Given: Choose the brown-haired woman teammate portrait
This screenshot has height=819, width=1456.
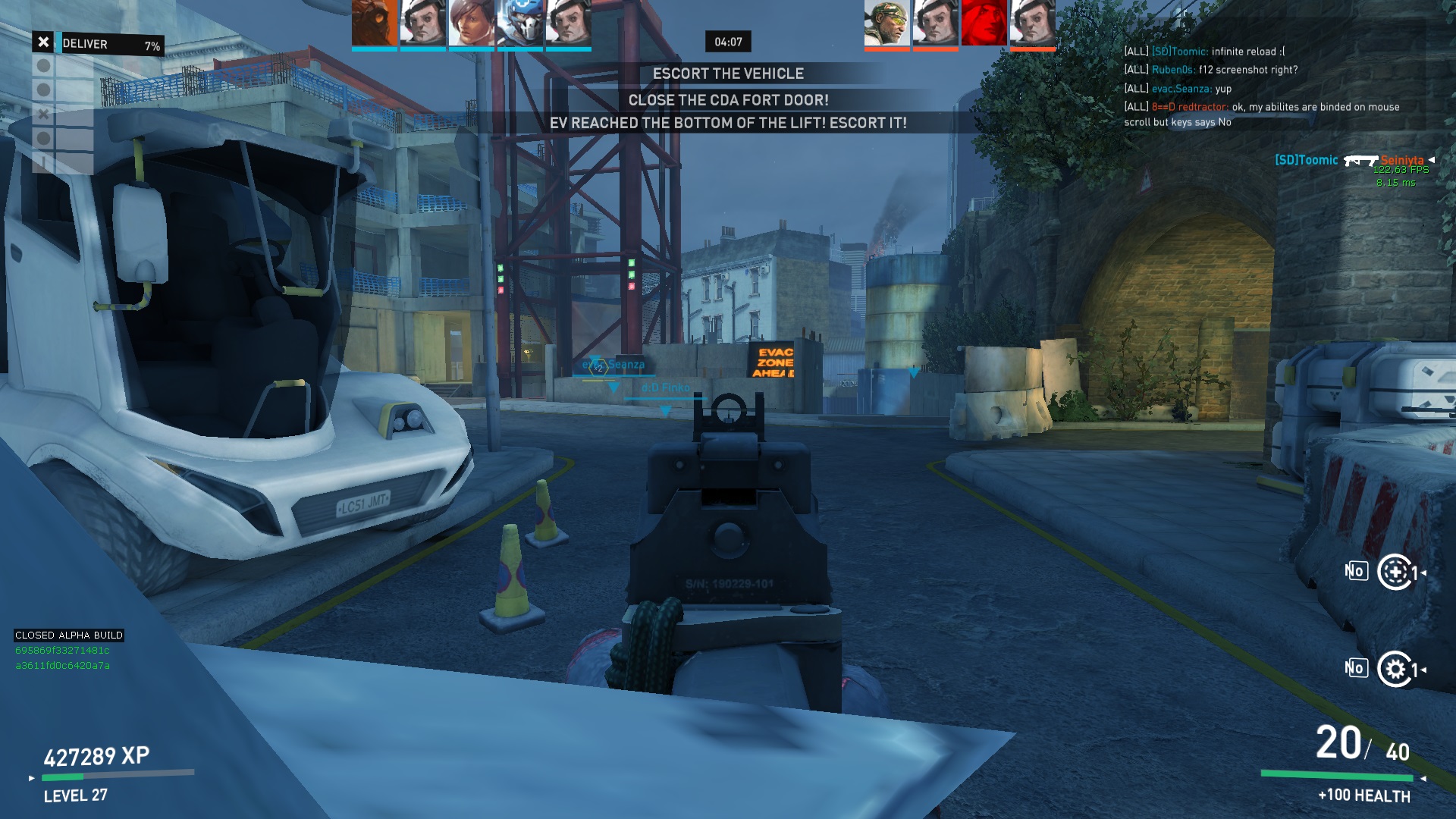Looking at the screenshot, I should tap(471, 23).
